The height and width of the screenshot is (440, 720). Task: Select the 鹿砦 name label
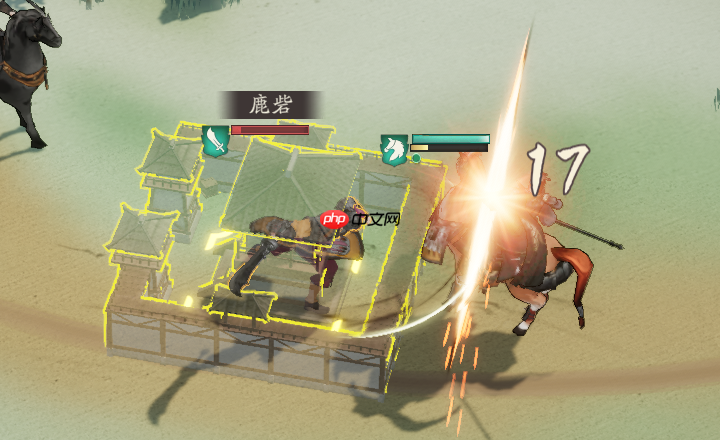click(271, 104)
